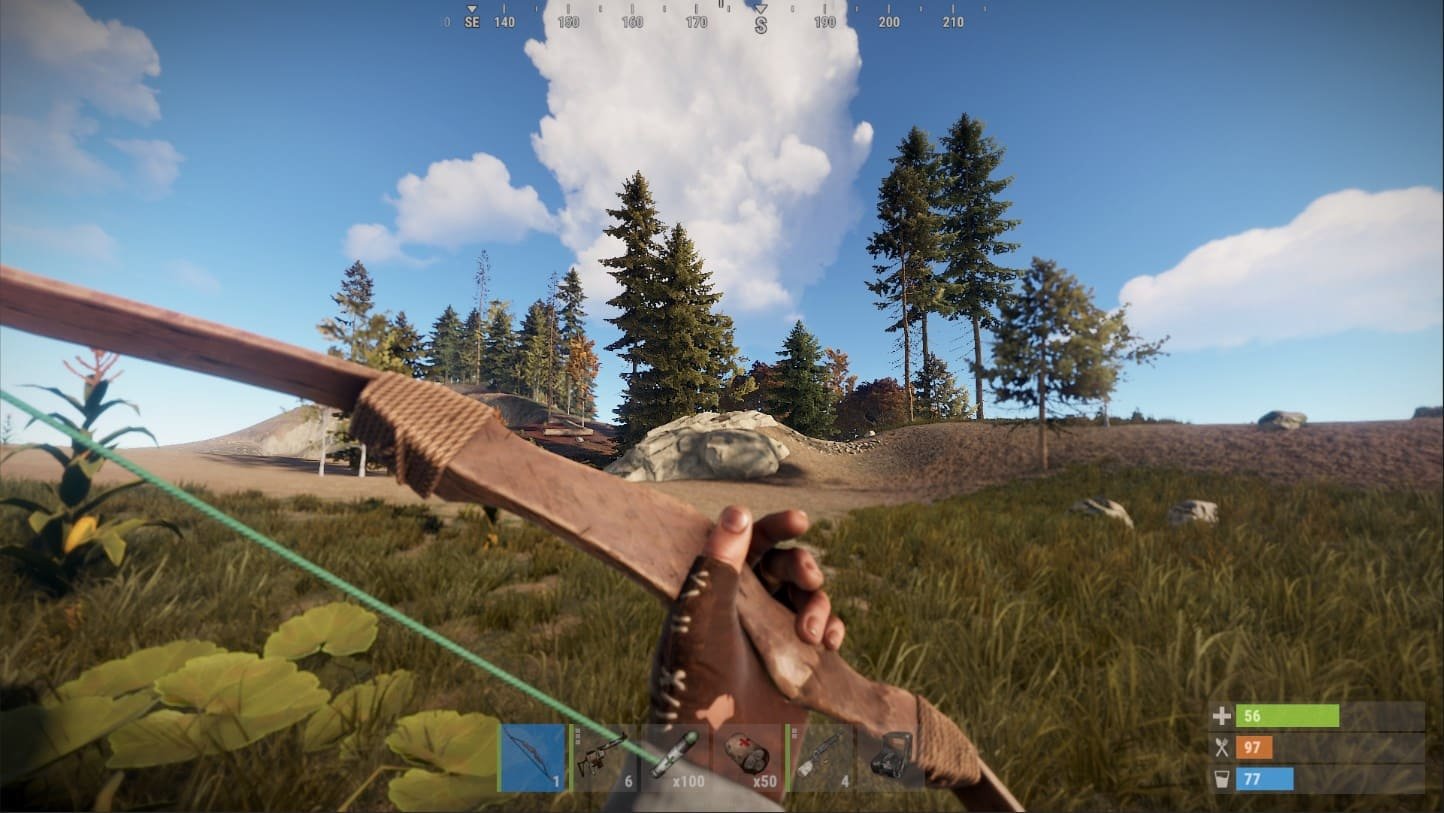Select the shotgun in hotbar slot five
This screenshot has width=1444, height=813.
(821, 756)
